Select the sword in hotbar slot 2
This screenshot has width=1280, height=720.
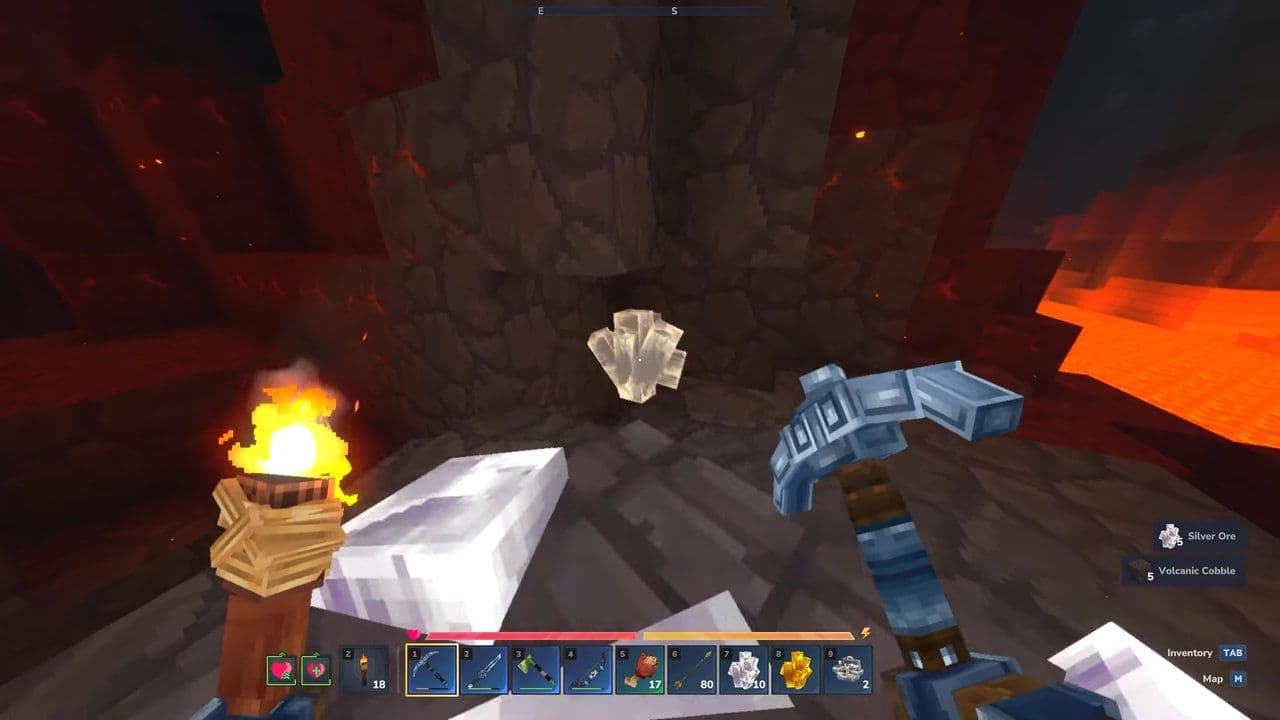483,670
